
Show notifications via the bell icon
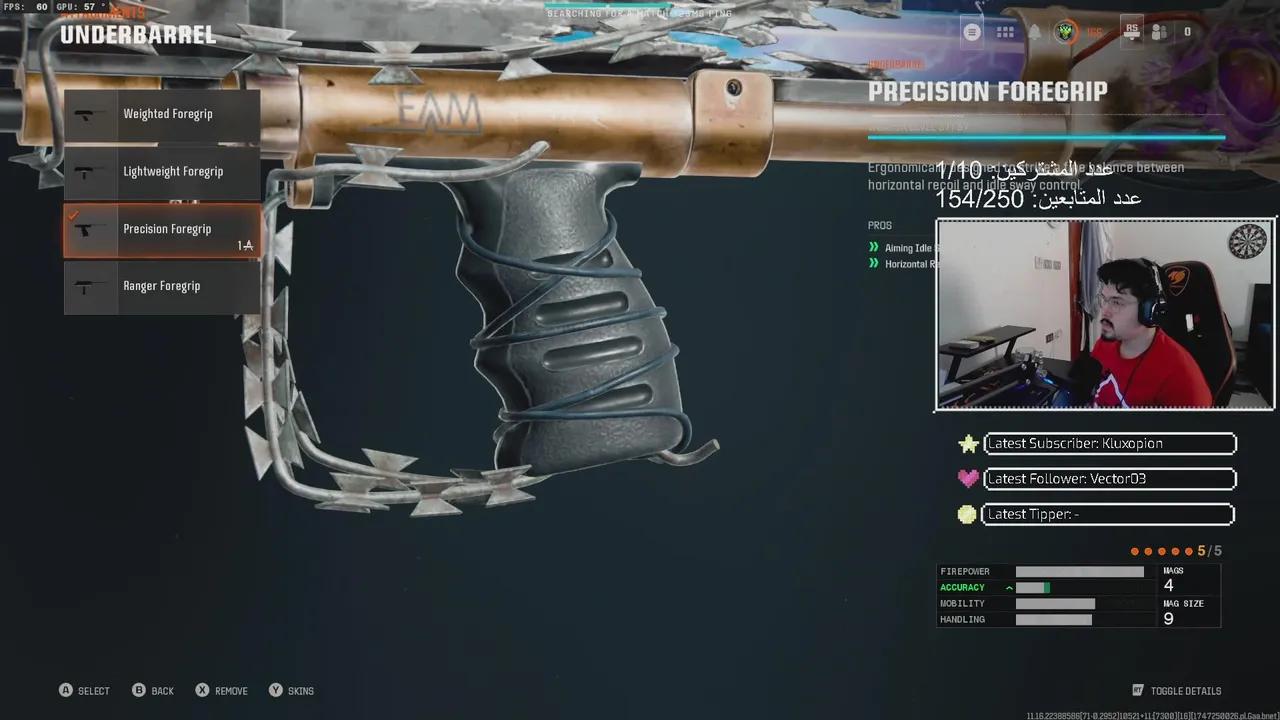tap(1035, 32)
